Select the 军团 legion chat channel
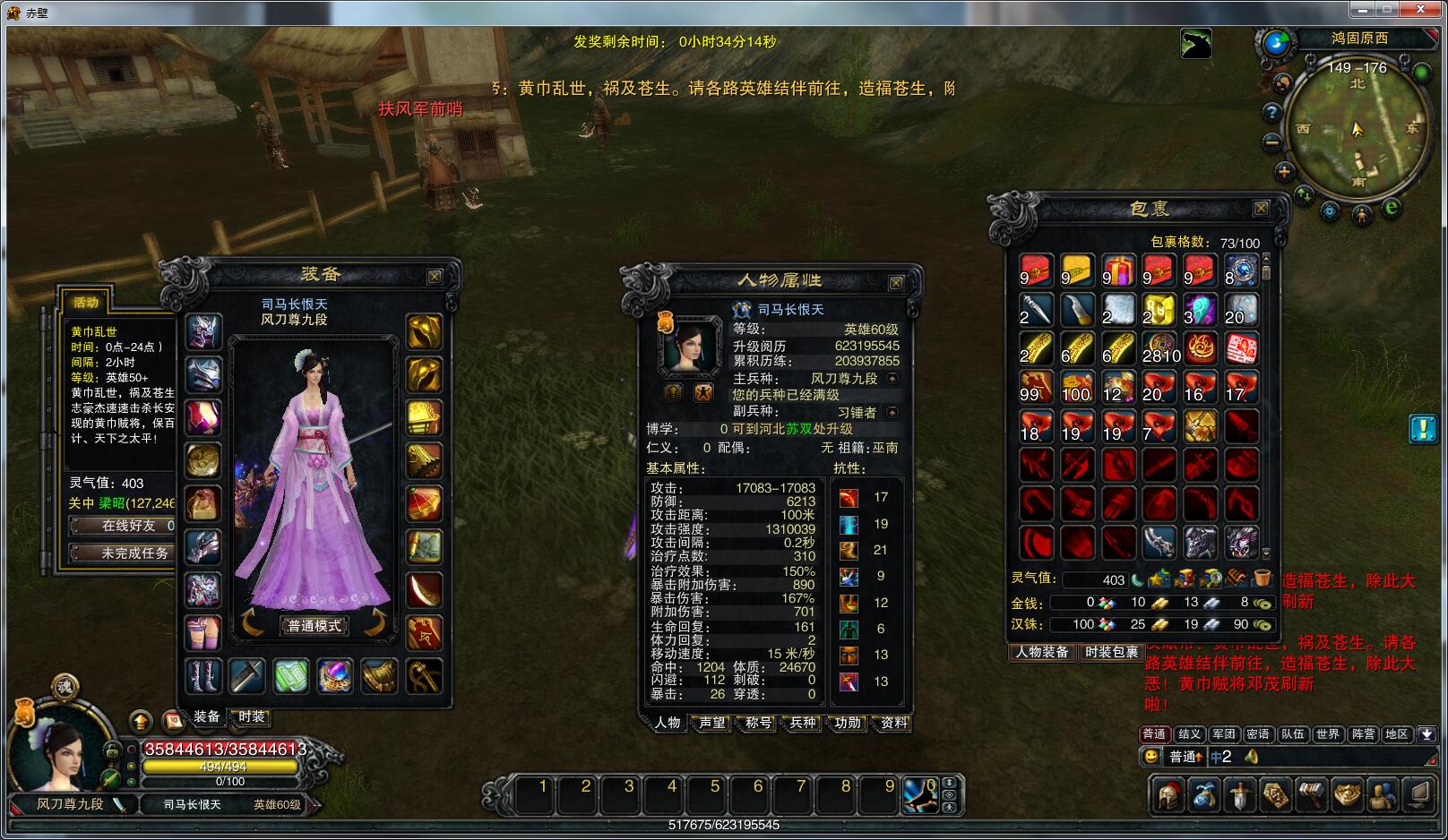Image resolution: width=1448 pixels, height=840 pixels. pyautogui.click(x=1224, y=734)
